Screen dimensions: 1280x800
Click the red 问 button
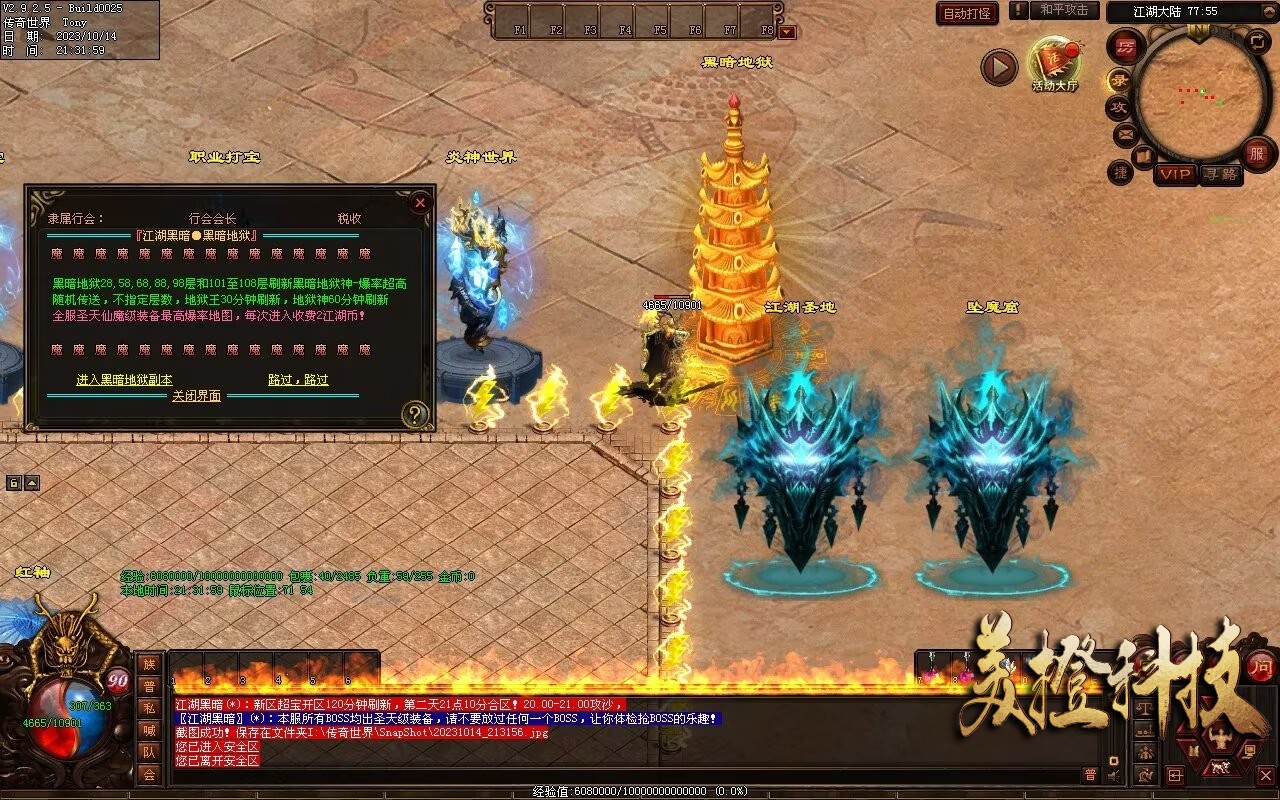tap(1261, 666)
